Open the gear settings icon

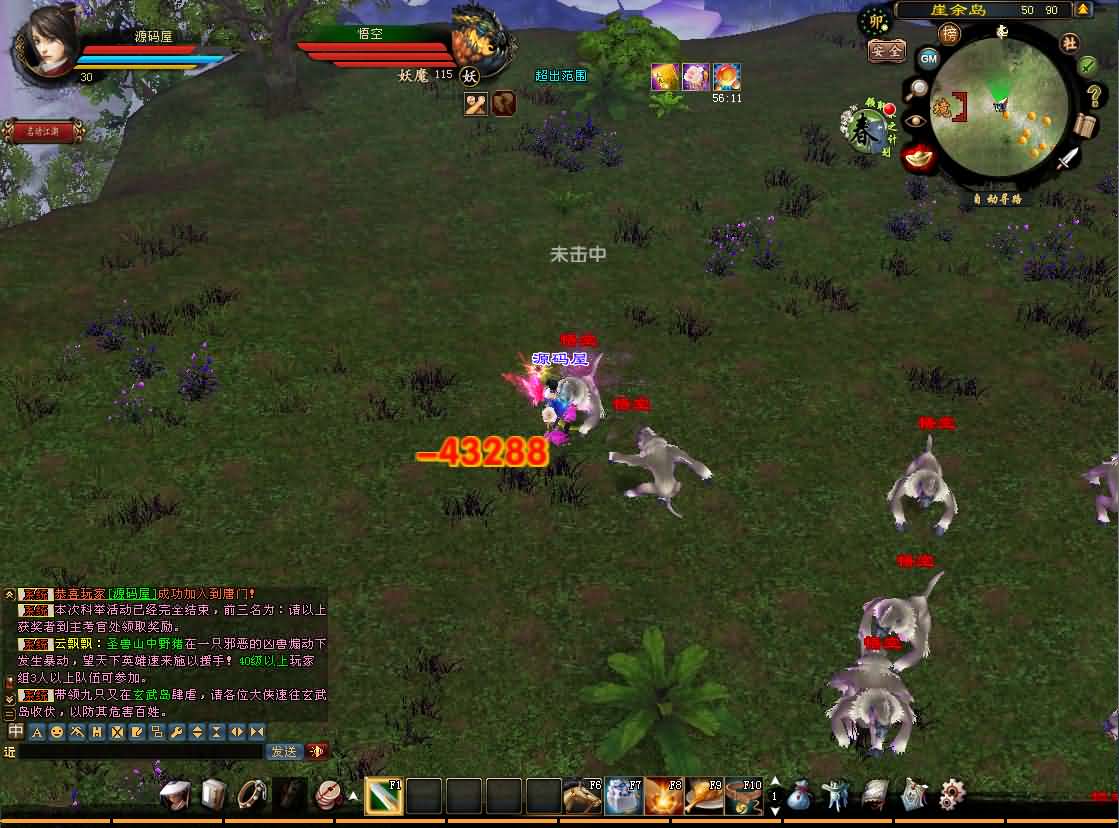click(951, 795)
